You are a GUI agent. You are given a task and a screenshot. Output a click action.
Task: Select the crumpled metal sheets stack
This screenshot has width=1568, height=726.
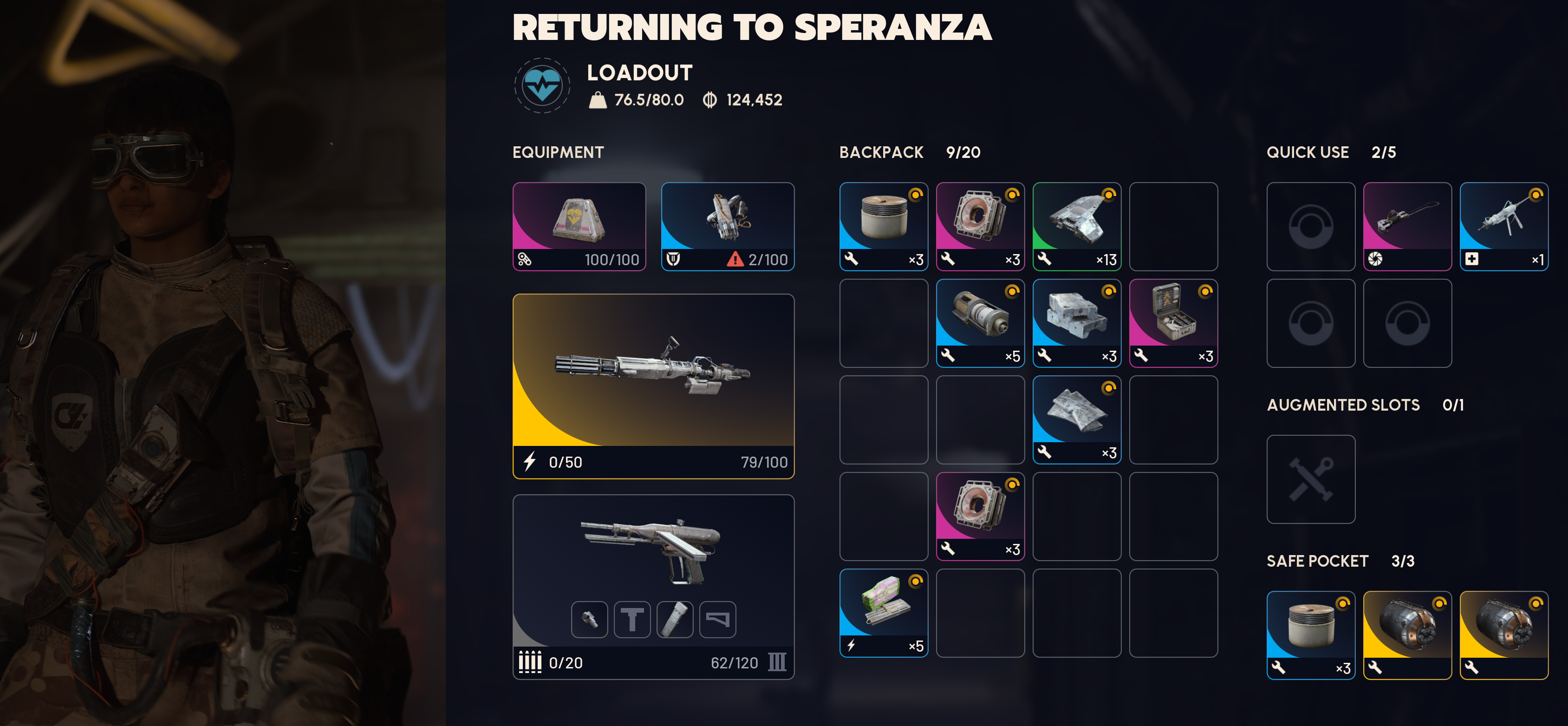(x=1076, y=419)
